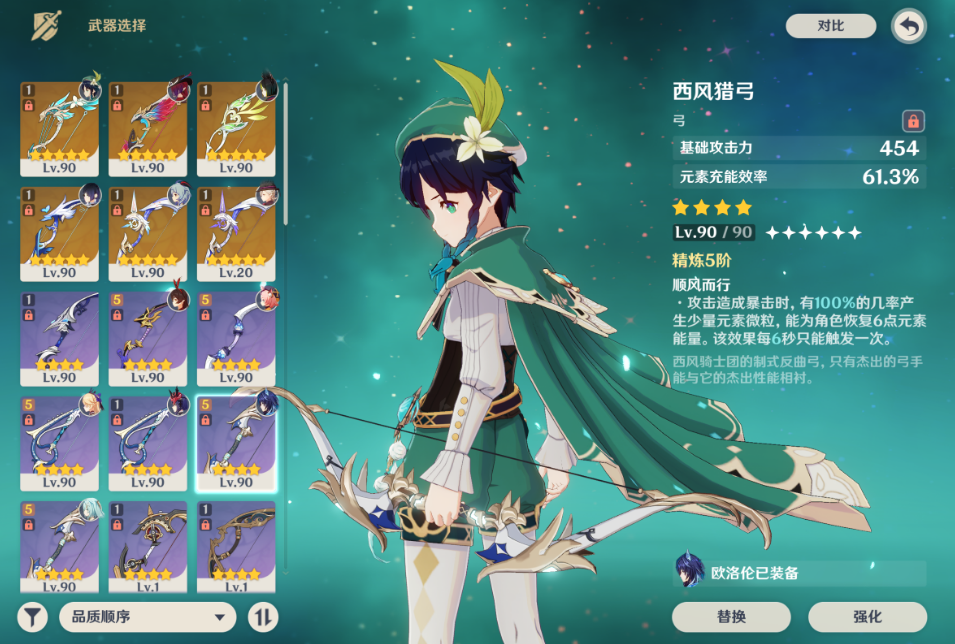This screenshot has width=955, height=644.
Task: Select the unequipped four-star bow at Lv.90
Action: coord(59,338)
